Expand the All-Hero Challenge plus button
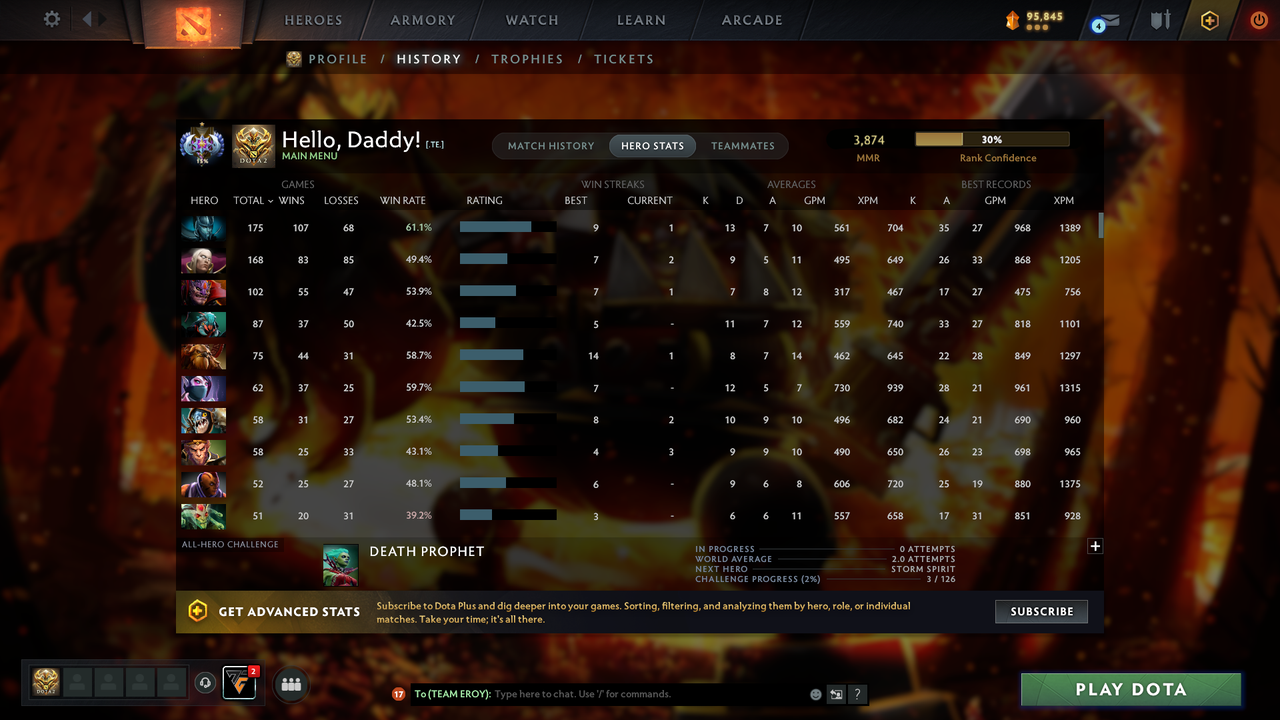1280x720 pixels. pyautogui.click(x=1095, y=546)
